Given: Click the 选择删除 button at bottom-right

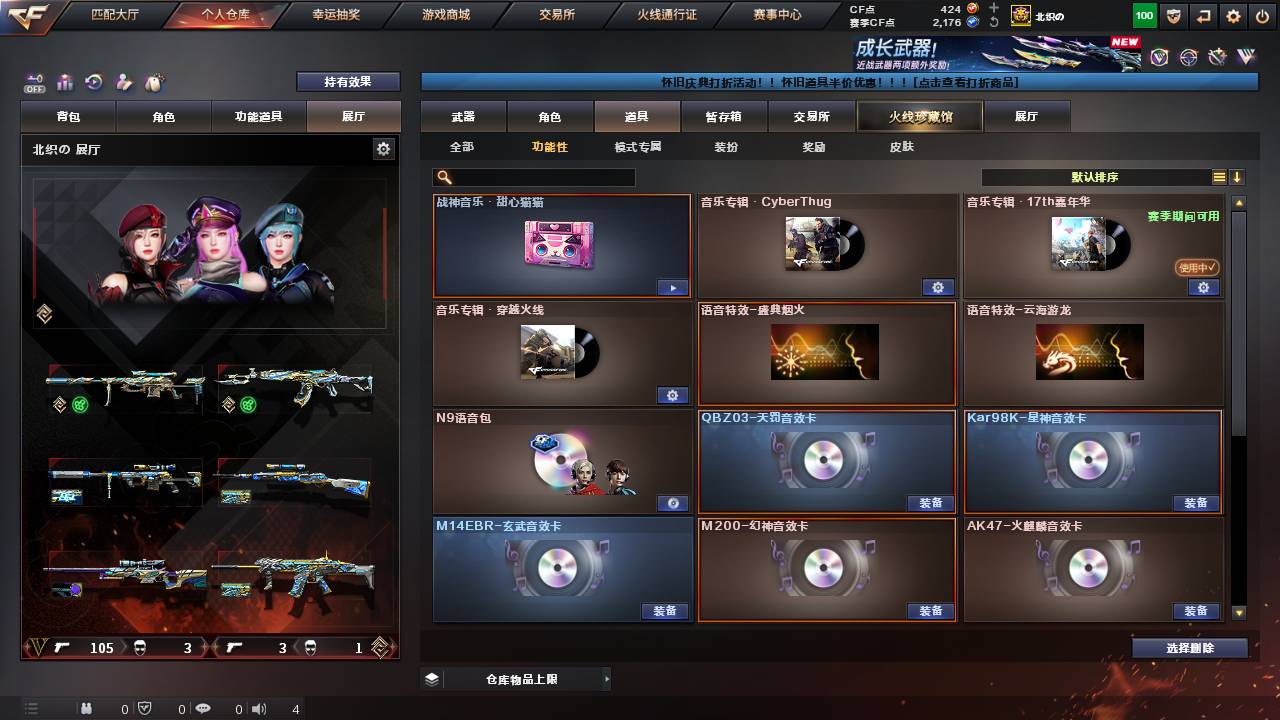Looking at the screenshot, I should (1188, 647).
